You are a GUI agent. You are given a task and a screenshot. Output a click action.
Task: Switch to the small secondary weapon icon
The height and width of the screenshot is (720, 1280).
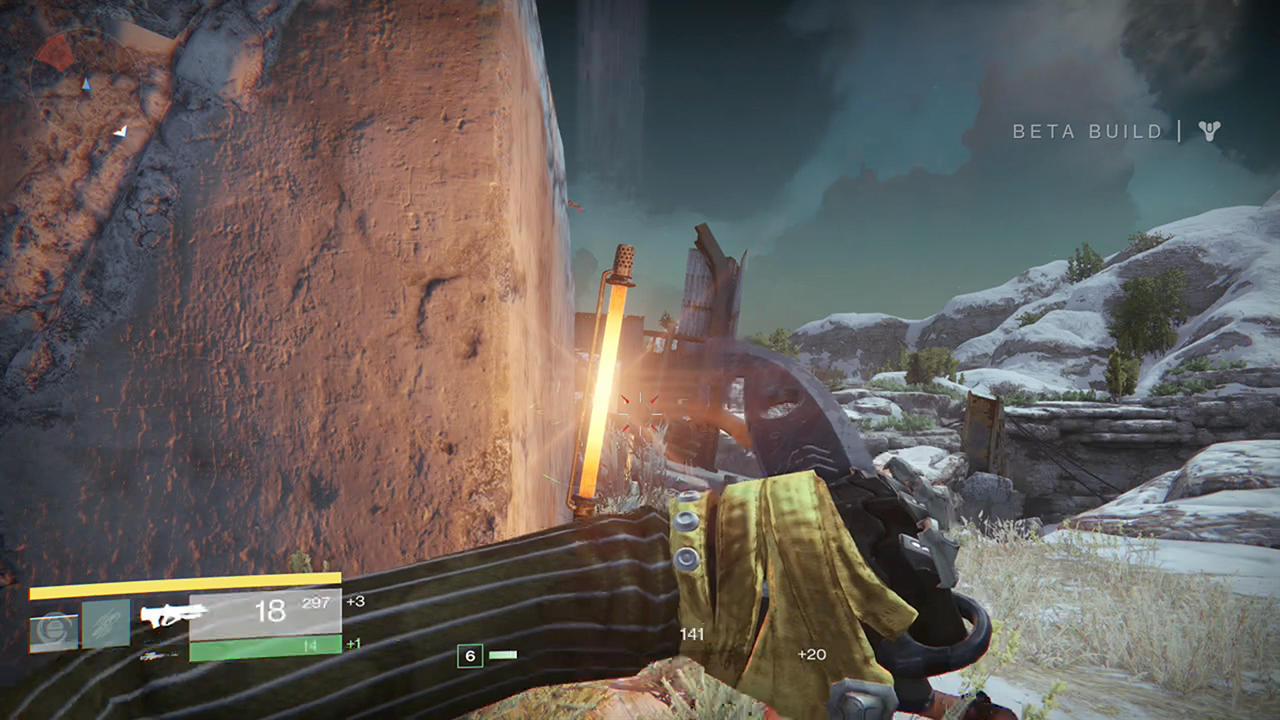155,656
